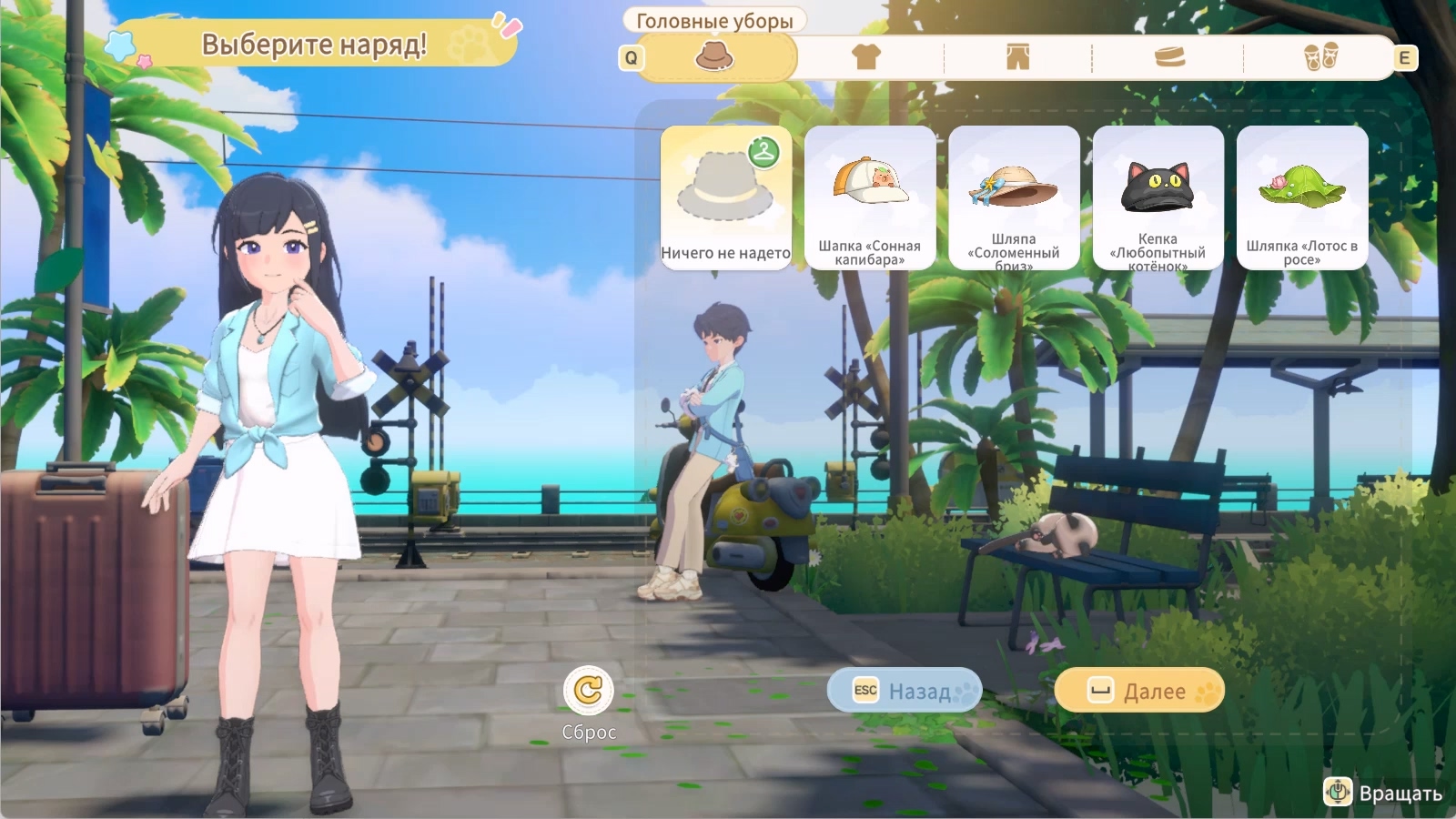The height and width of the screenshot is (819, 1456).
Task: Show the footwear shoes tab
Action: [1320, 57]
